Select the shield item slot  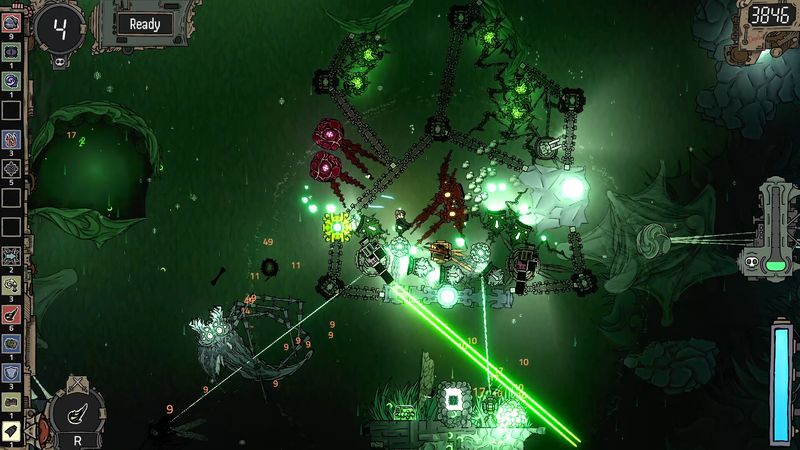click(11, 371)
